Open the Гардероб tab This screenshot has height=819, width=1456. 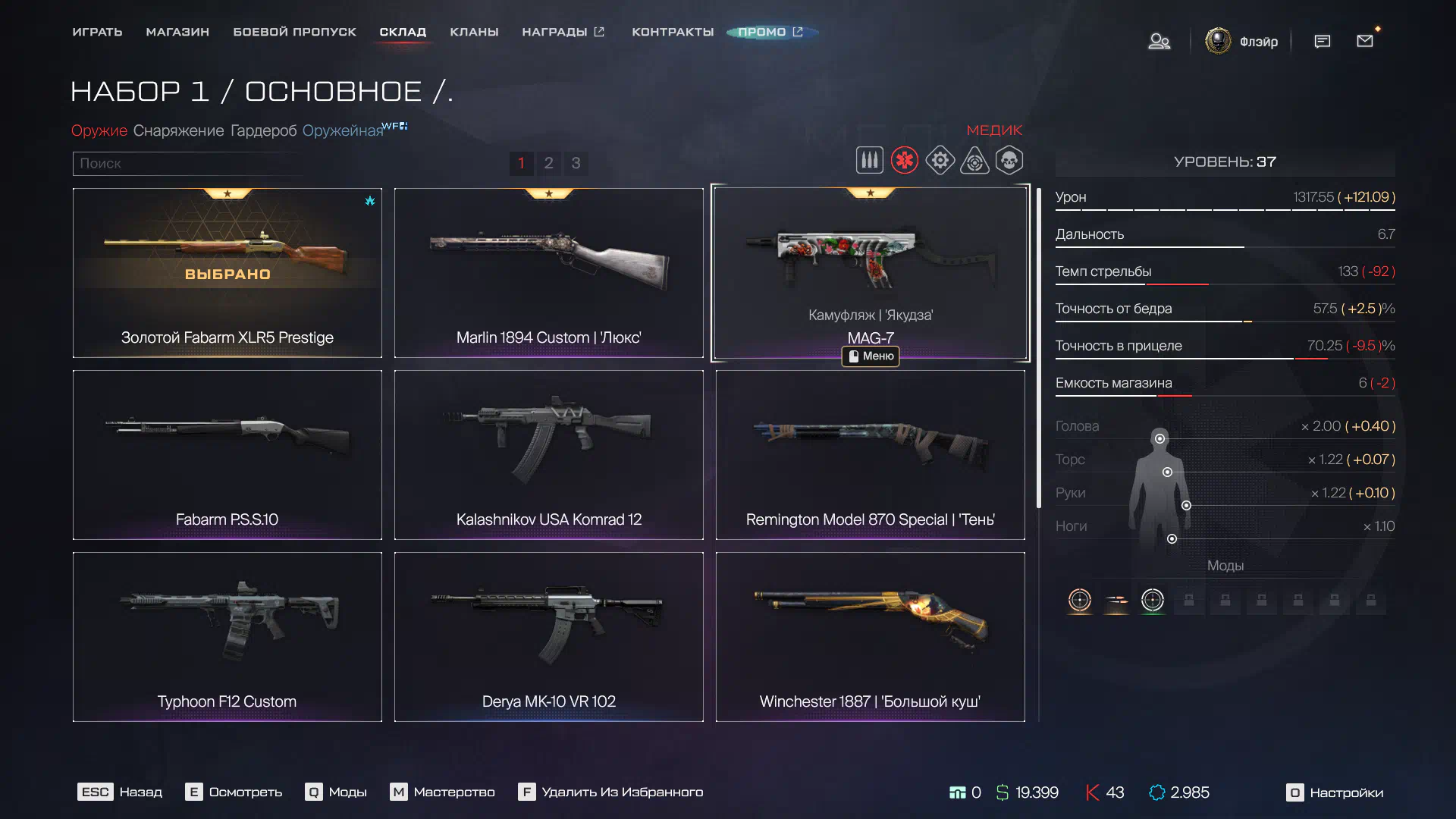pyautogui.click(x=263, y=130)
